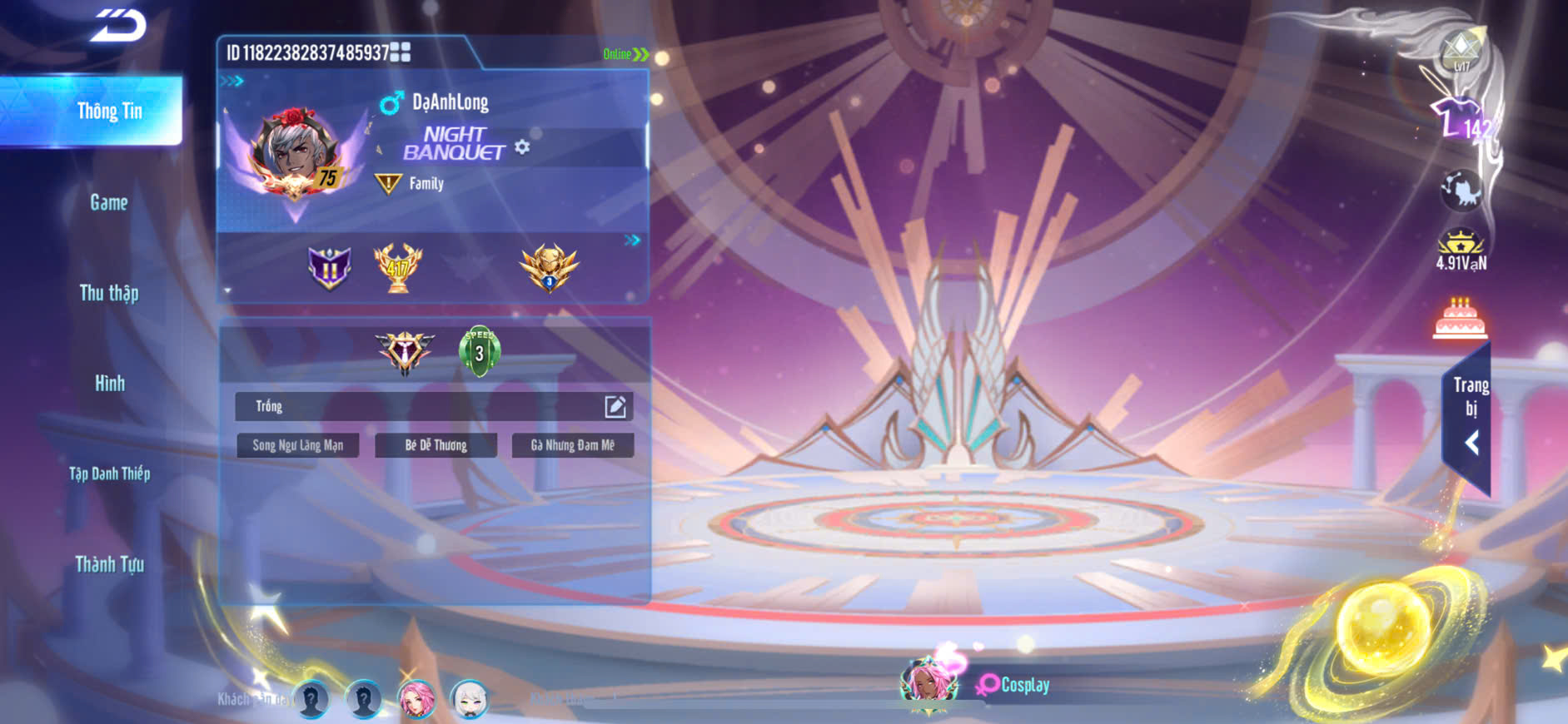
Task: Select the Song Ngư Lãng Mạn tag
Action: pyautogui.click(x=297, y=445)
